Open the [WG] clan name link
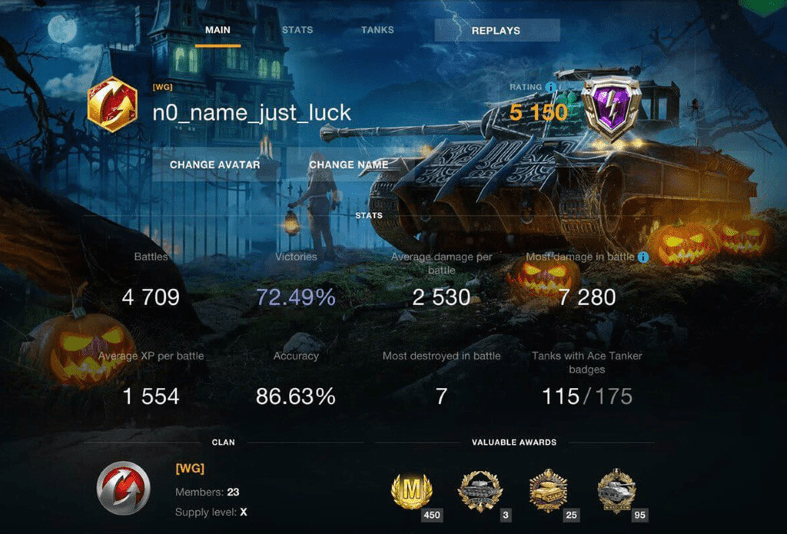The image size is (787, 534). click(x=190, y=468)
